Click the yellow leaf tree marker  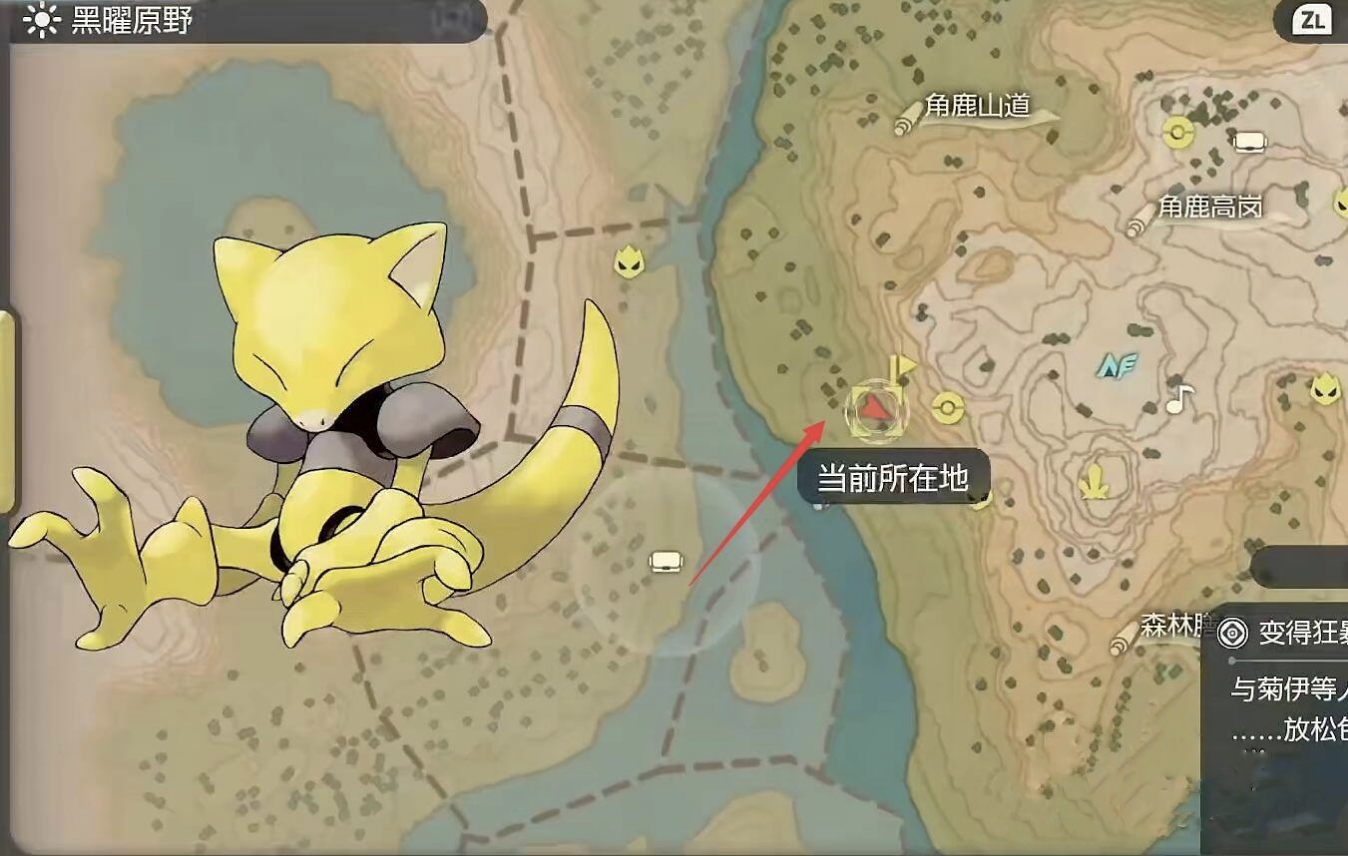coord(1094,483)
